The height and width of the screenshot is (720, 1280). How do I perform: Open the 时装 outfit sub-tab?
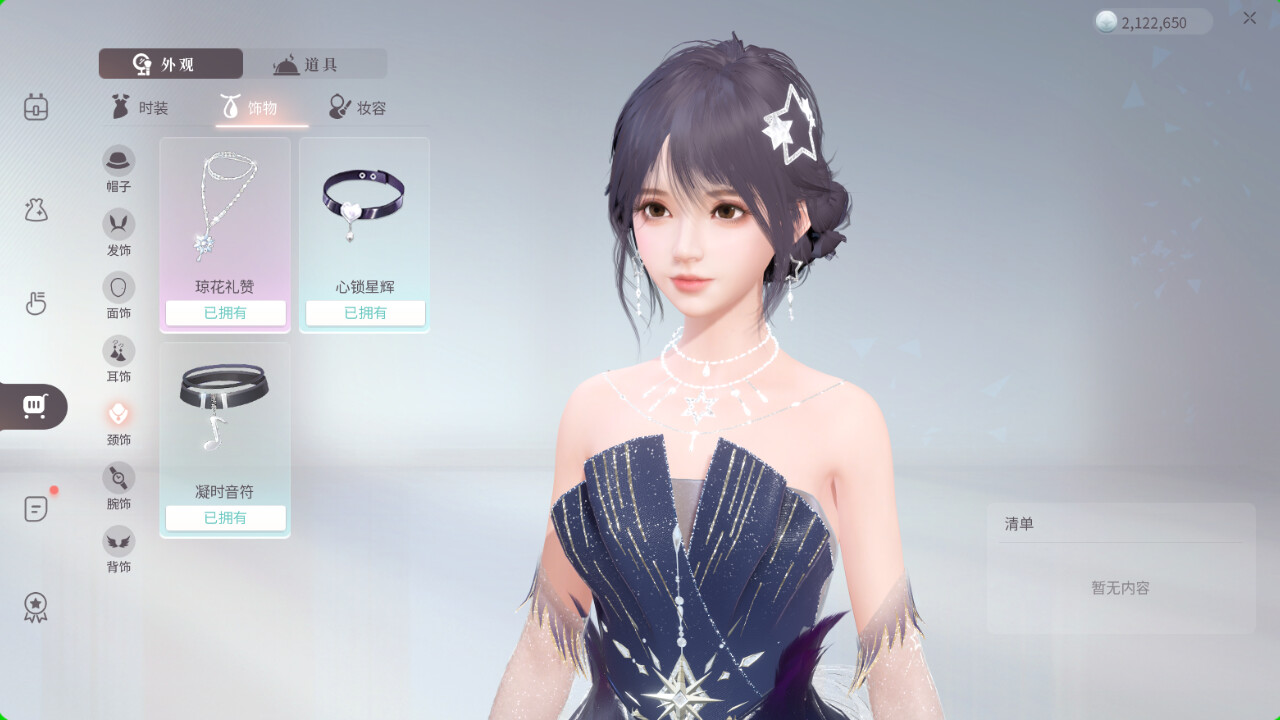point(145,107)
